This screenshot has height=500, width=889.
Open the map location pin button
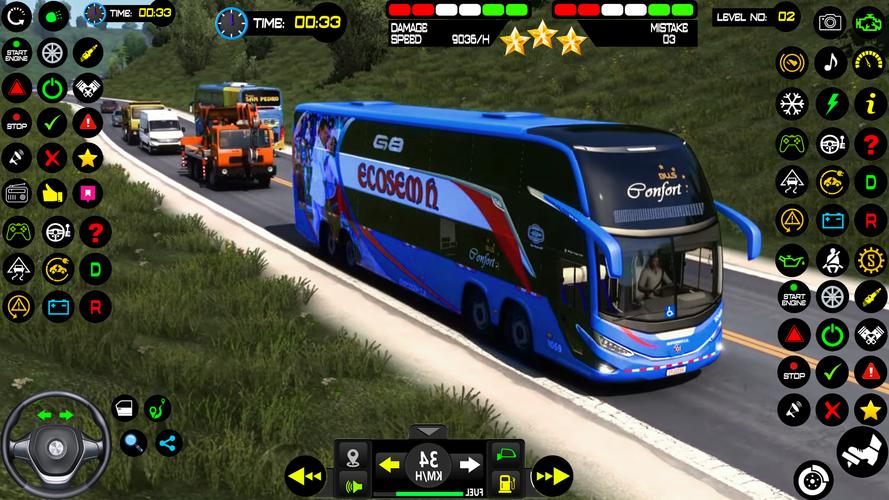(352, 457)
